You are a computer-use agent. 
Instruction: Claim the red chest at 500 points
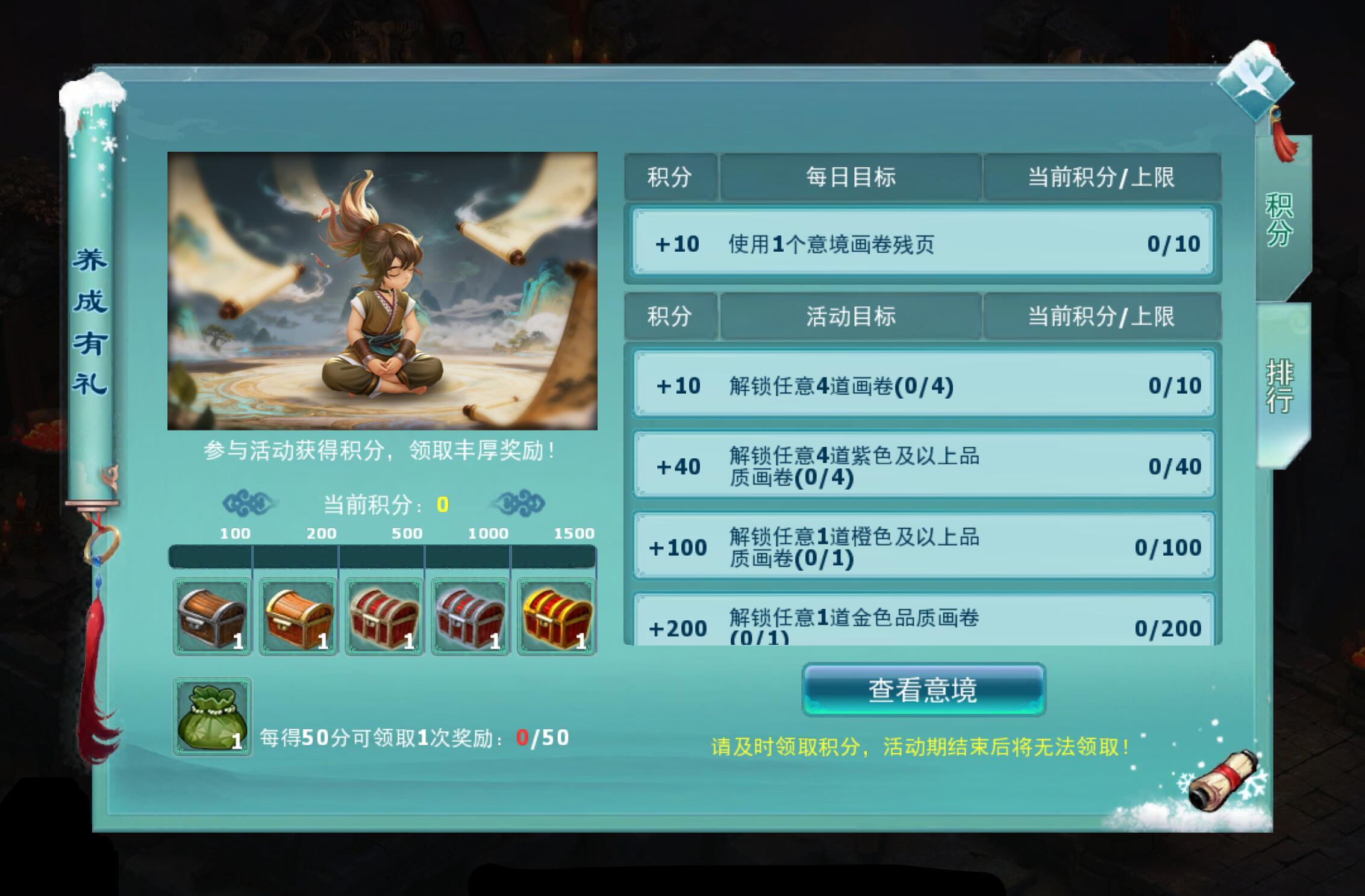[384, 617]
